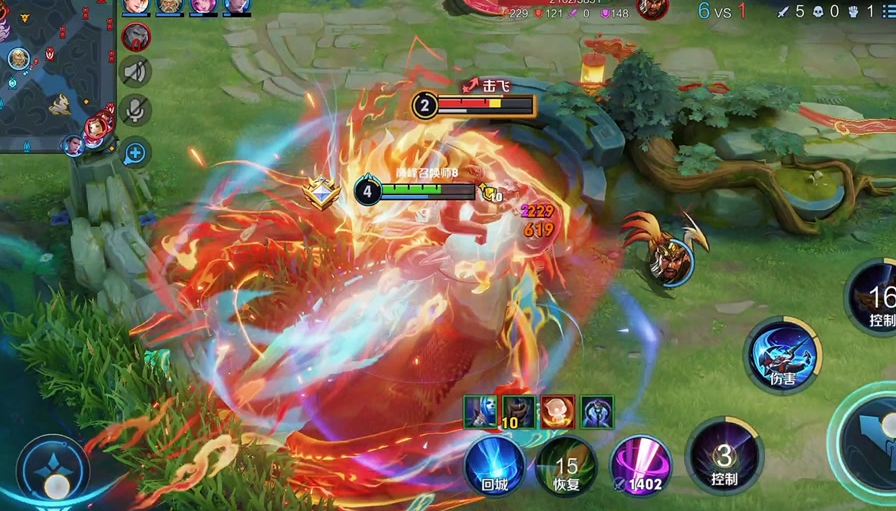
Task: Tap the large basic attack button
Action: tap(870, 440)
